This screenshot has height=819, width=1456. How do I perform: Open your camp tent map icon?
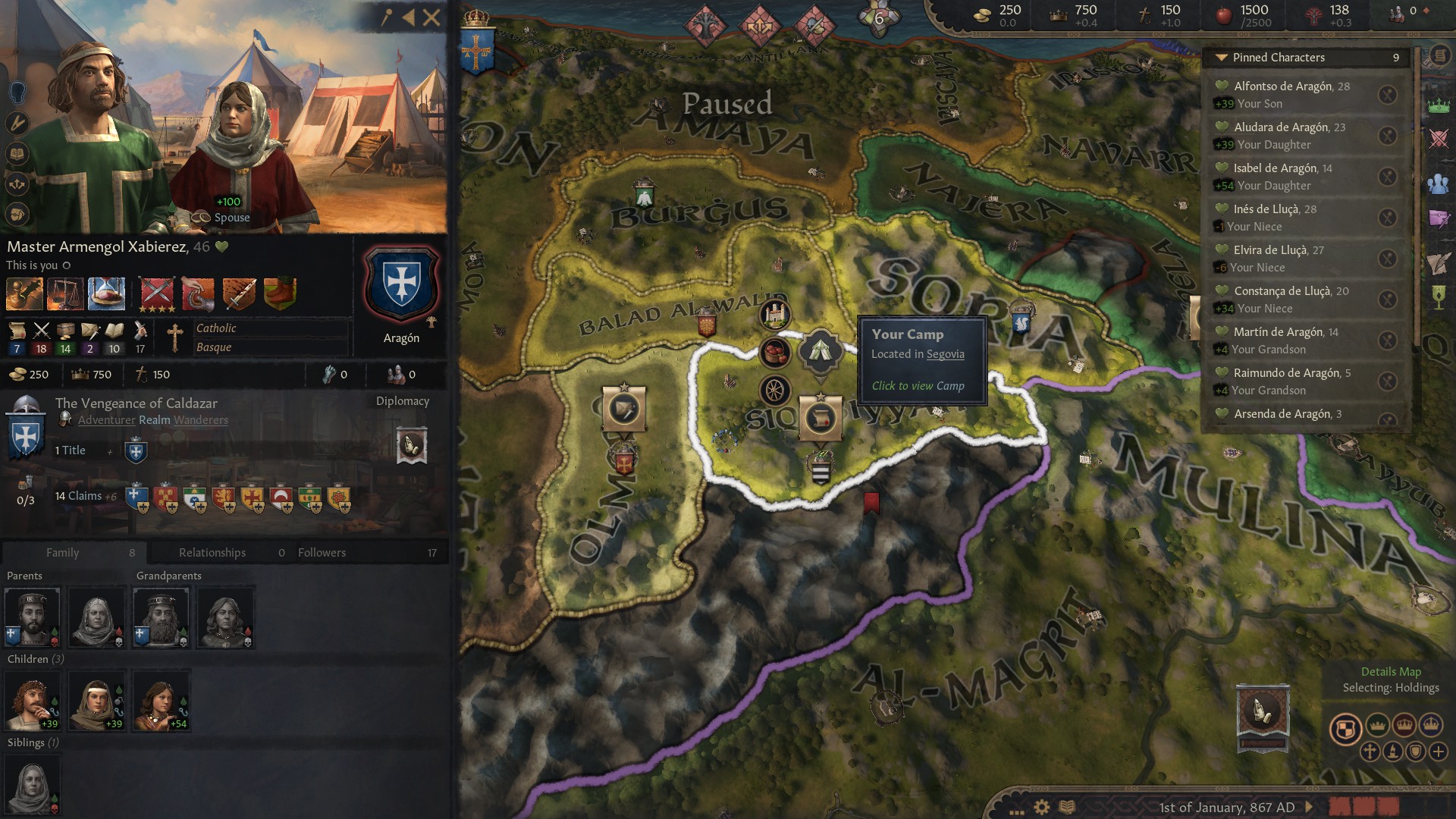[x=820, y=351]
